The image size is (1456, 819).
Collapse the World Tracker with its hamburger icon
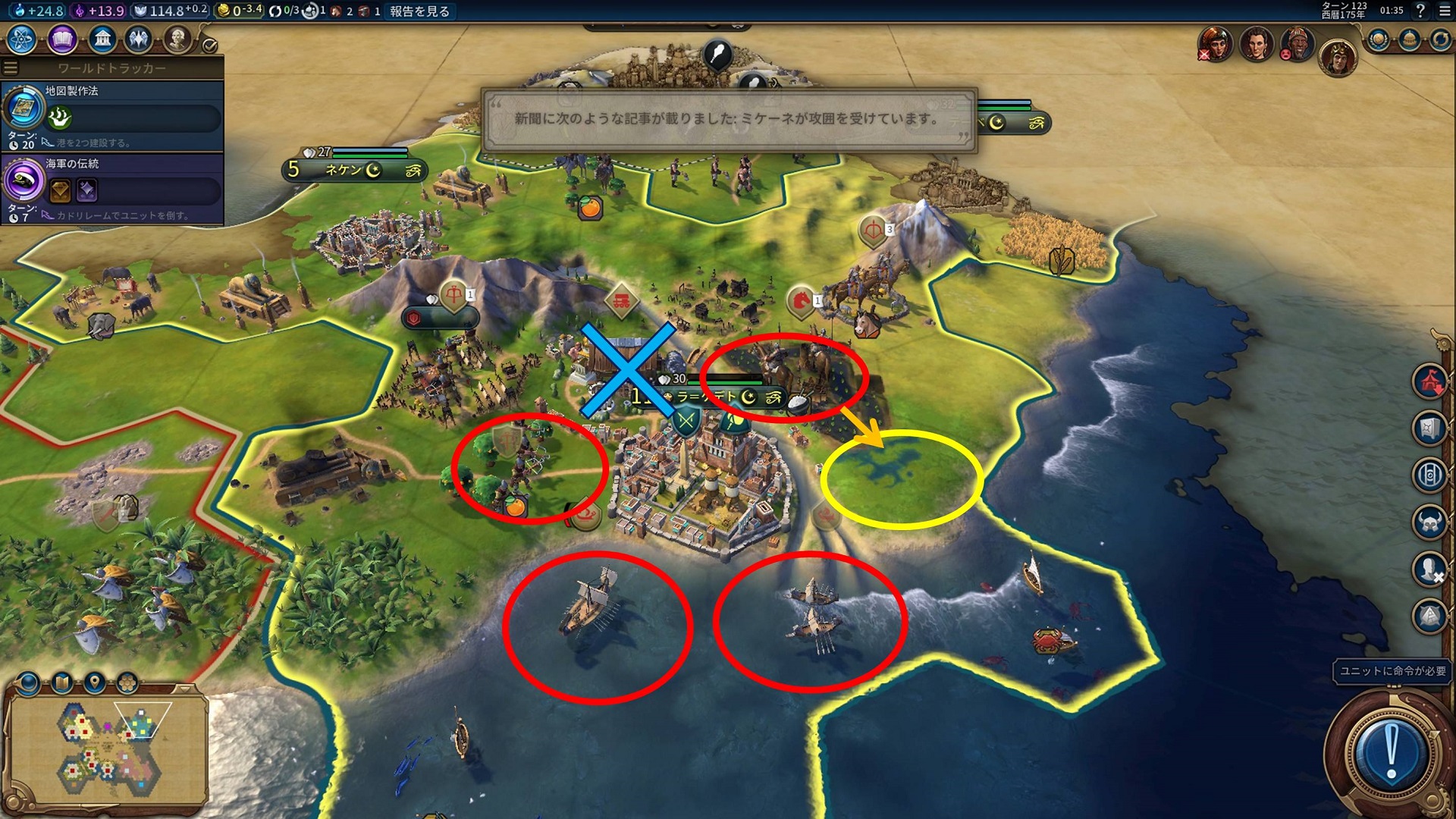pyautogui.click(x=11, y=68)
